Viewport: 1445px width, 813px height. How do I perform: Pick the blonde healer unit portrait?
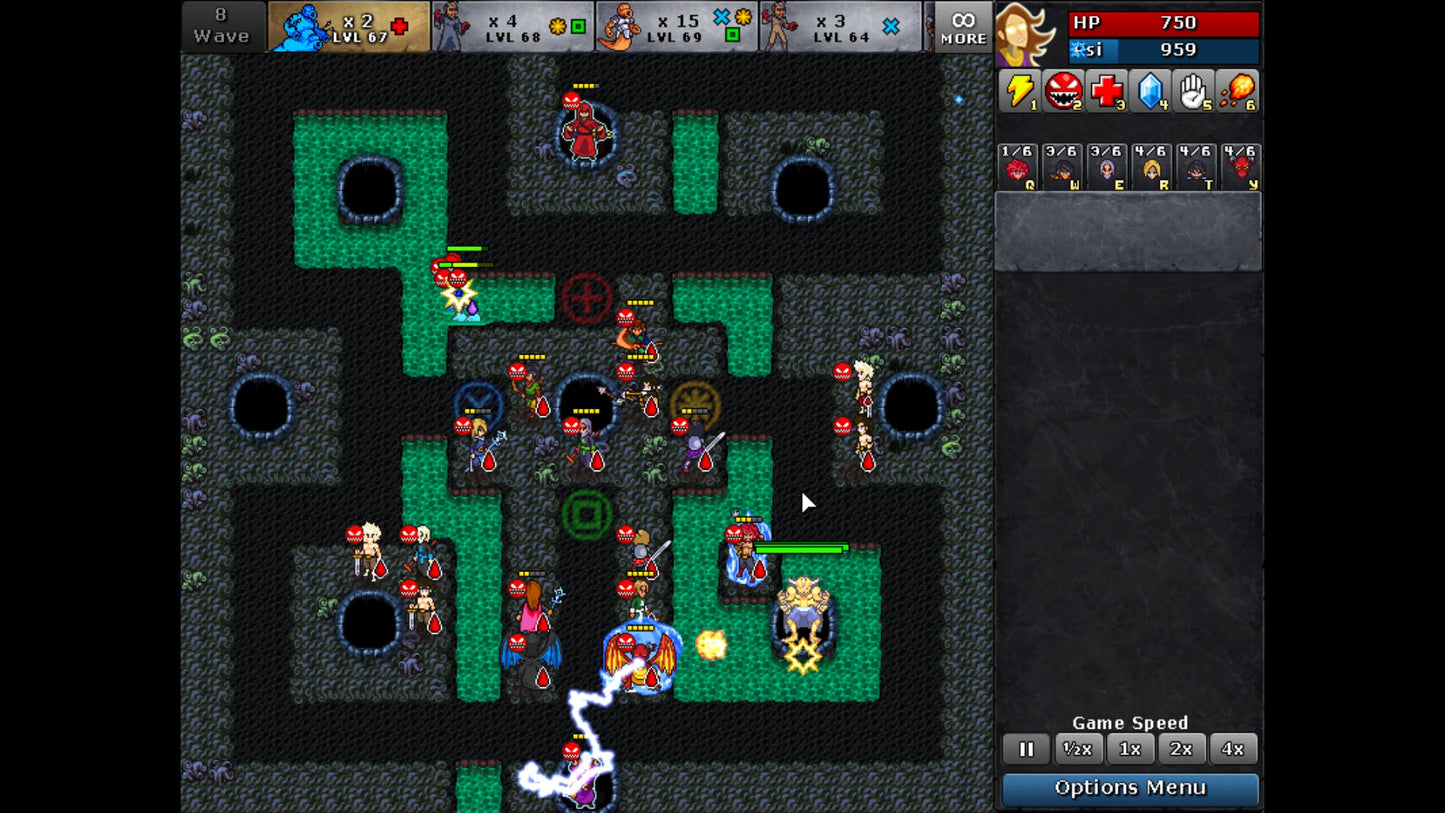click(x=1151, y=166)
